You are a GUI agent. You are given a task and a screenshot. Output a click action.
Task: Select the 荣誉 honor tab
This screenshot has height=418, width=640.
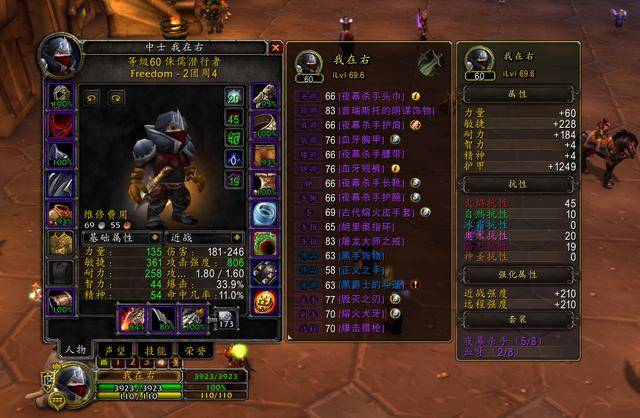(192, 350)
